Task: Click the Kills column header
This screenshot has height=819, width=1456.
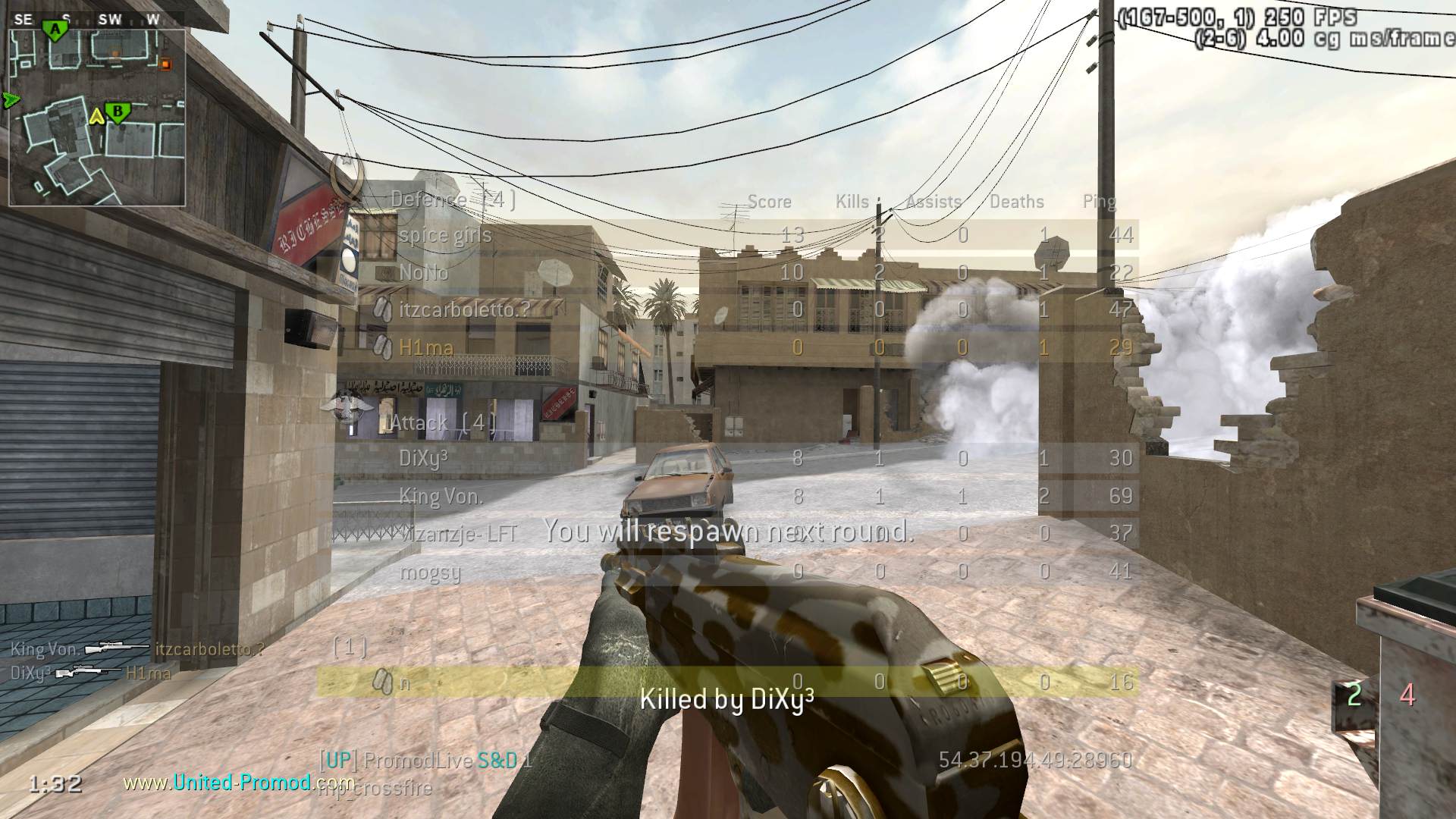Action: point(852,202)
